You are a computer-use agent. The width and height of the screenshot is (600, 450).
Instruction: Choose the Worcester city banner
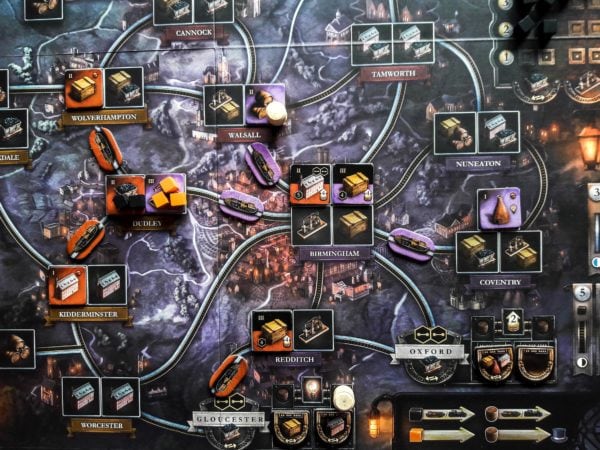click(101, 425)
